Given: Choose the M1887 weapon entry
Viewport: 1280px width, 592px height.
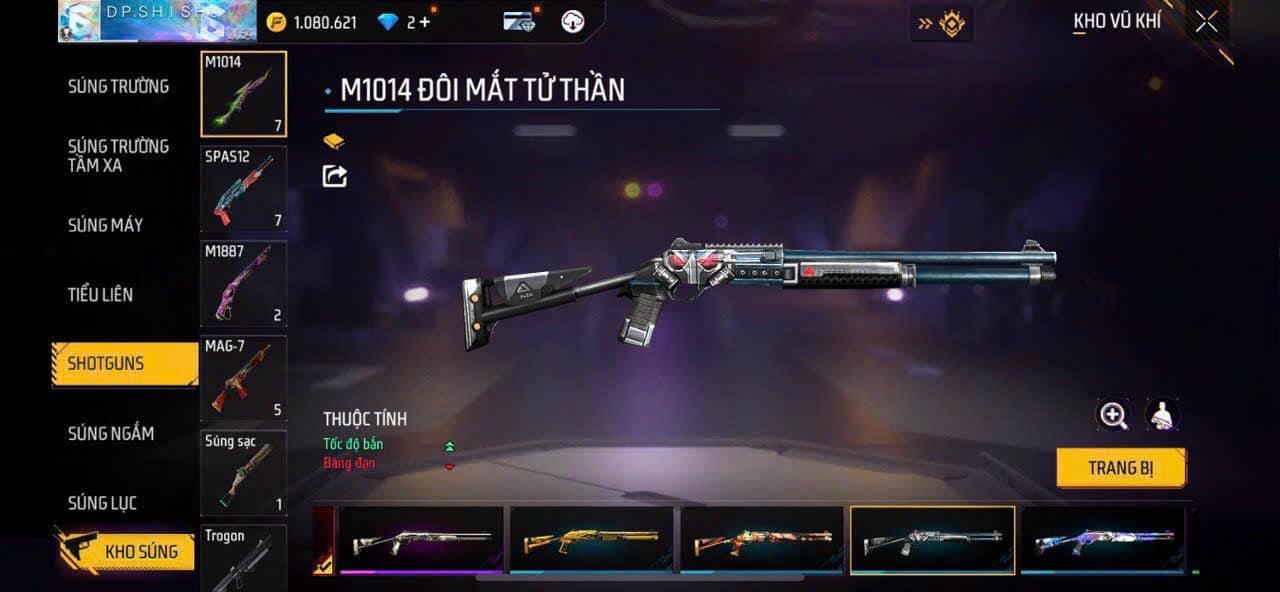Looking at the screenshot, I should pyautogui.click(x=243, y=284).
